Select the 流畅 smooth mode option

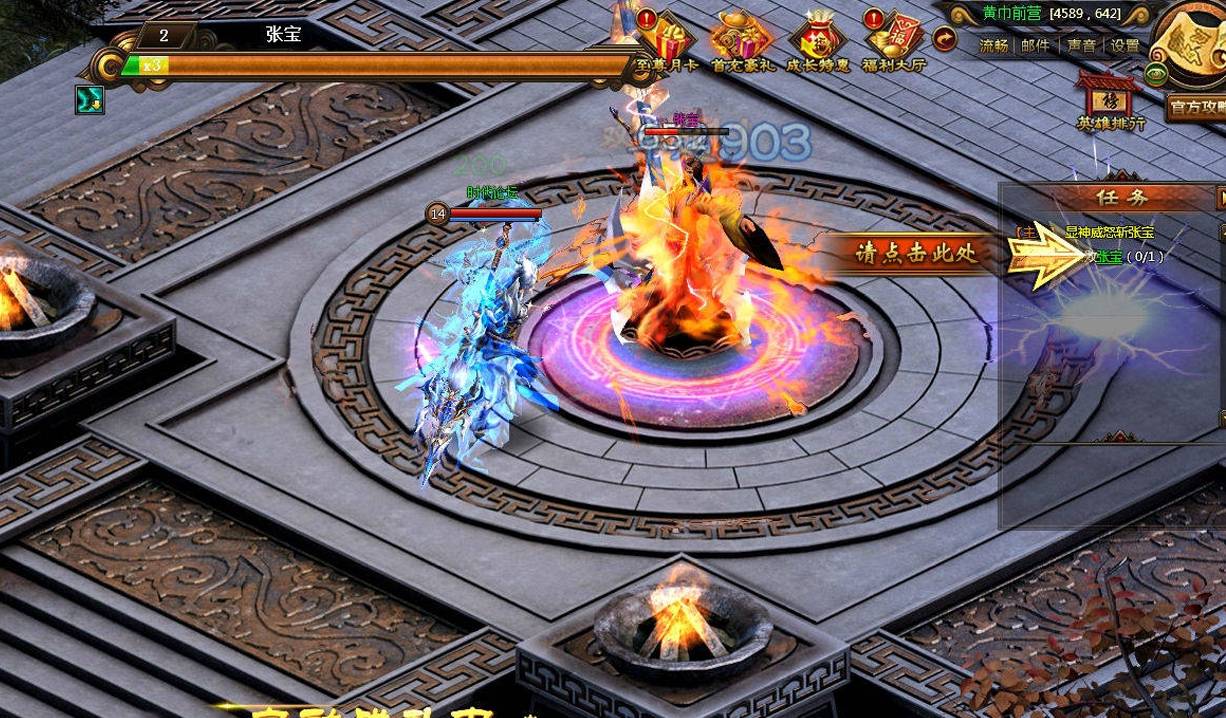[x=994, y=45]
